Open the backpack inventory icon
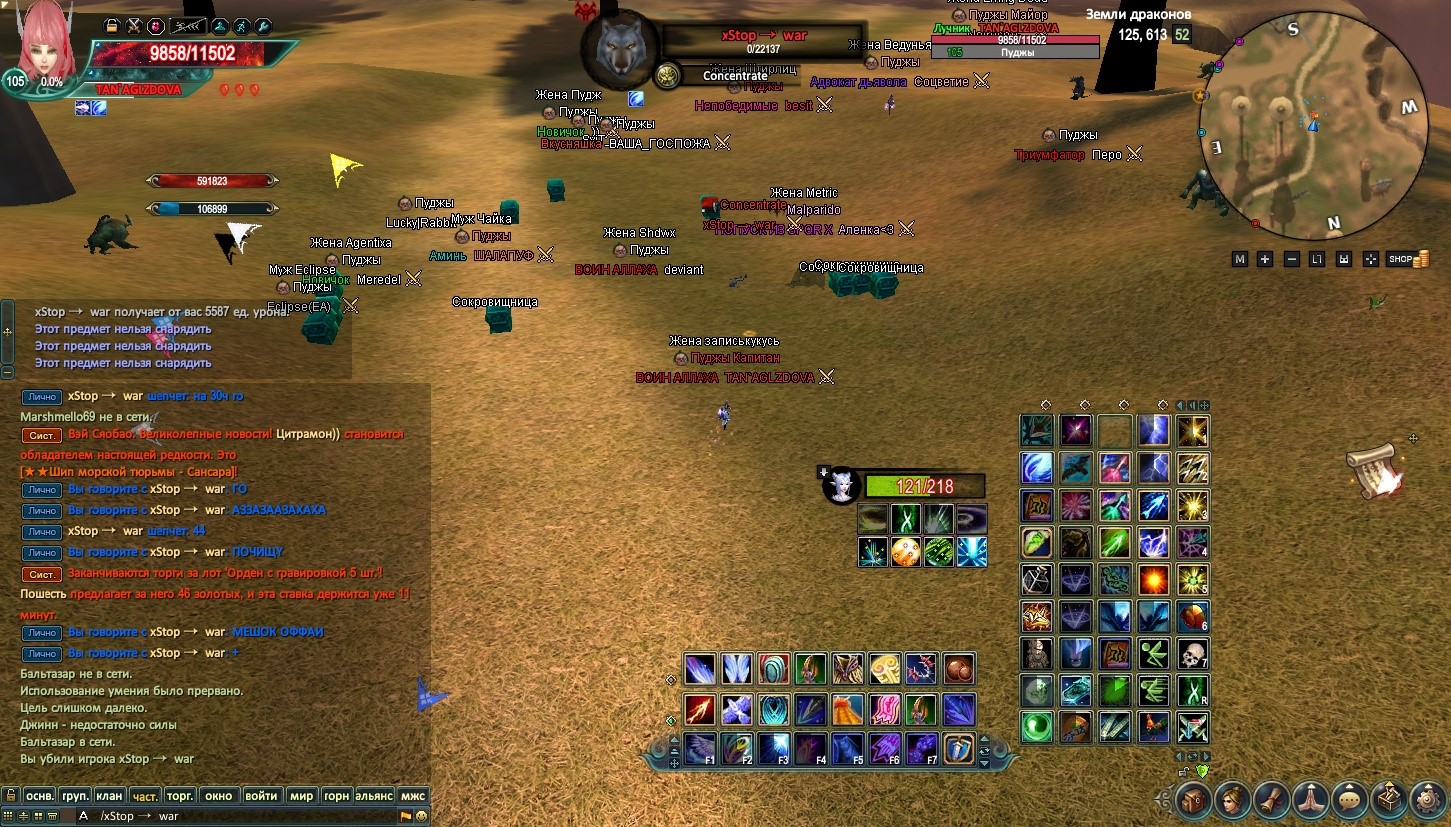The width and height of the screenshot is (1451, 827). (x=1194, y=801)
